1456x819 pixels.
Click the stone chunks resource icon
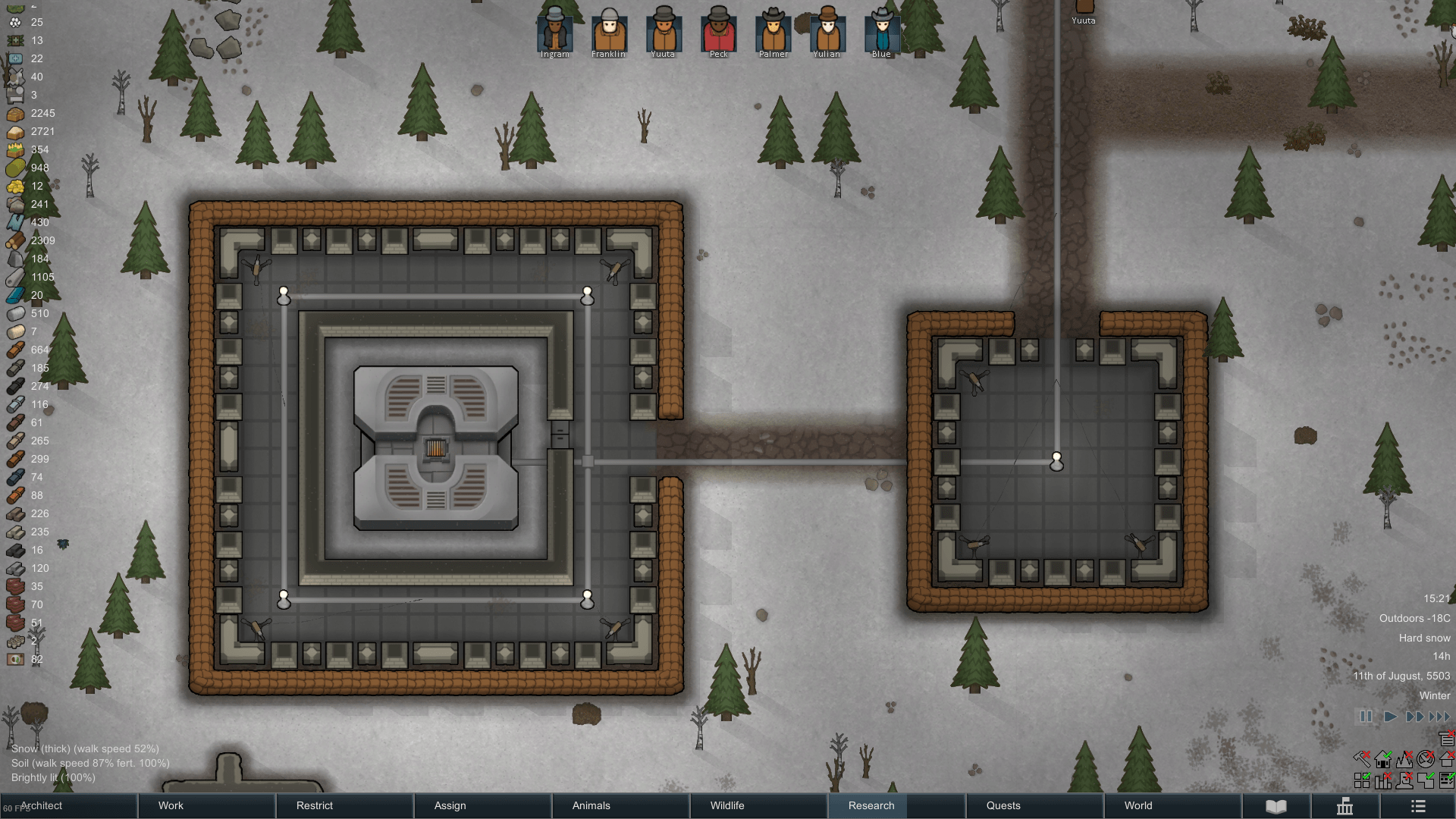coord(15,204)
